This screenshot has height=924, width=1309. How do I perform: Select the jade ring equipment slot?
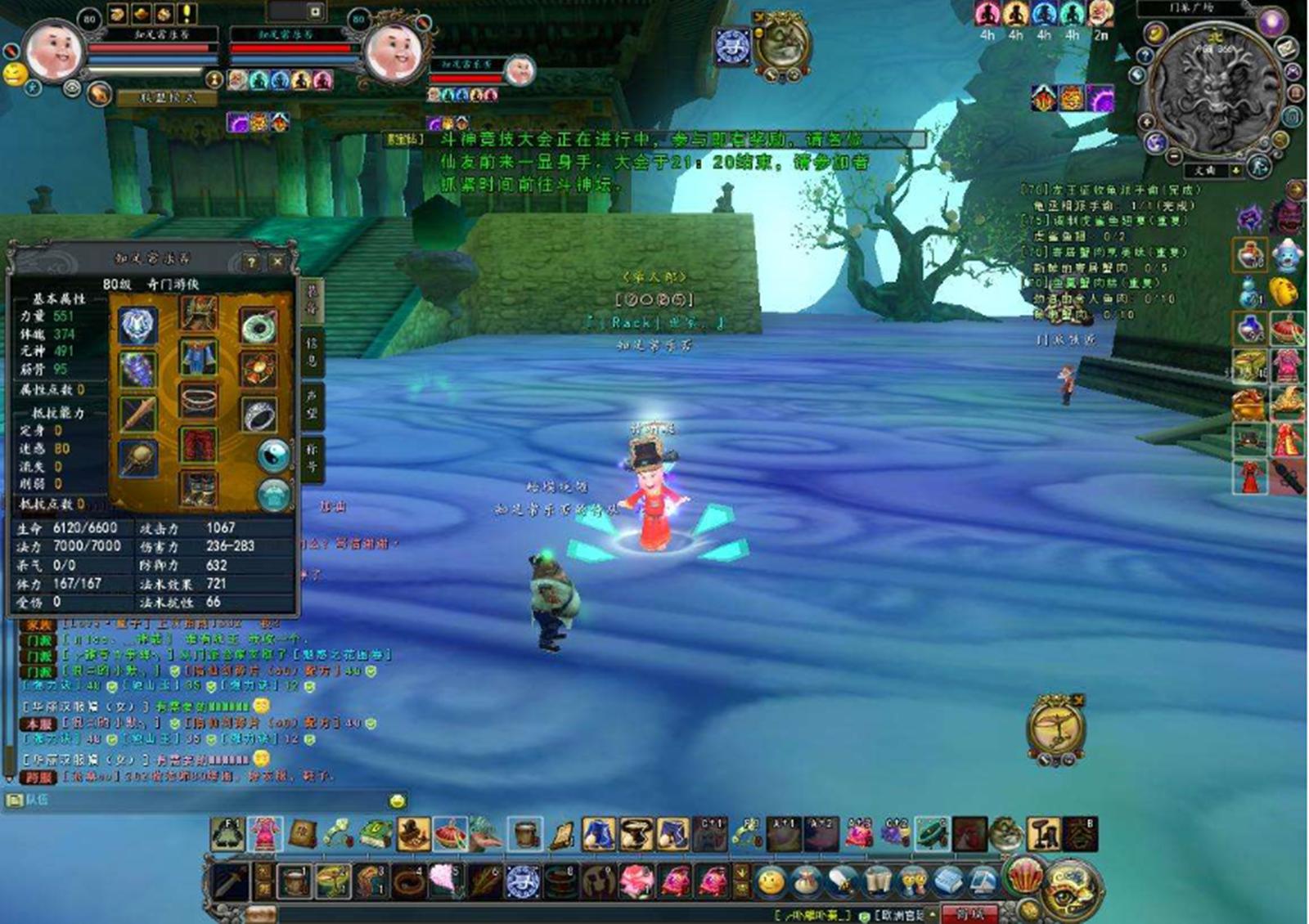coord(259,325)
